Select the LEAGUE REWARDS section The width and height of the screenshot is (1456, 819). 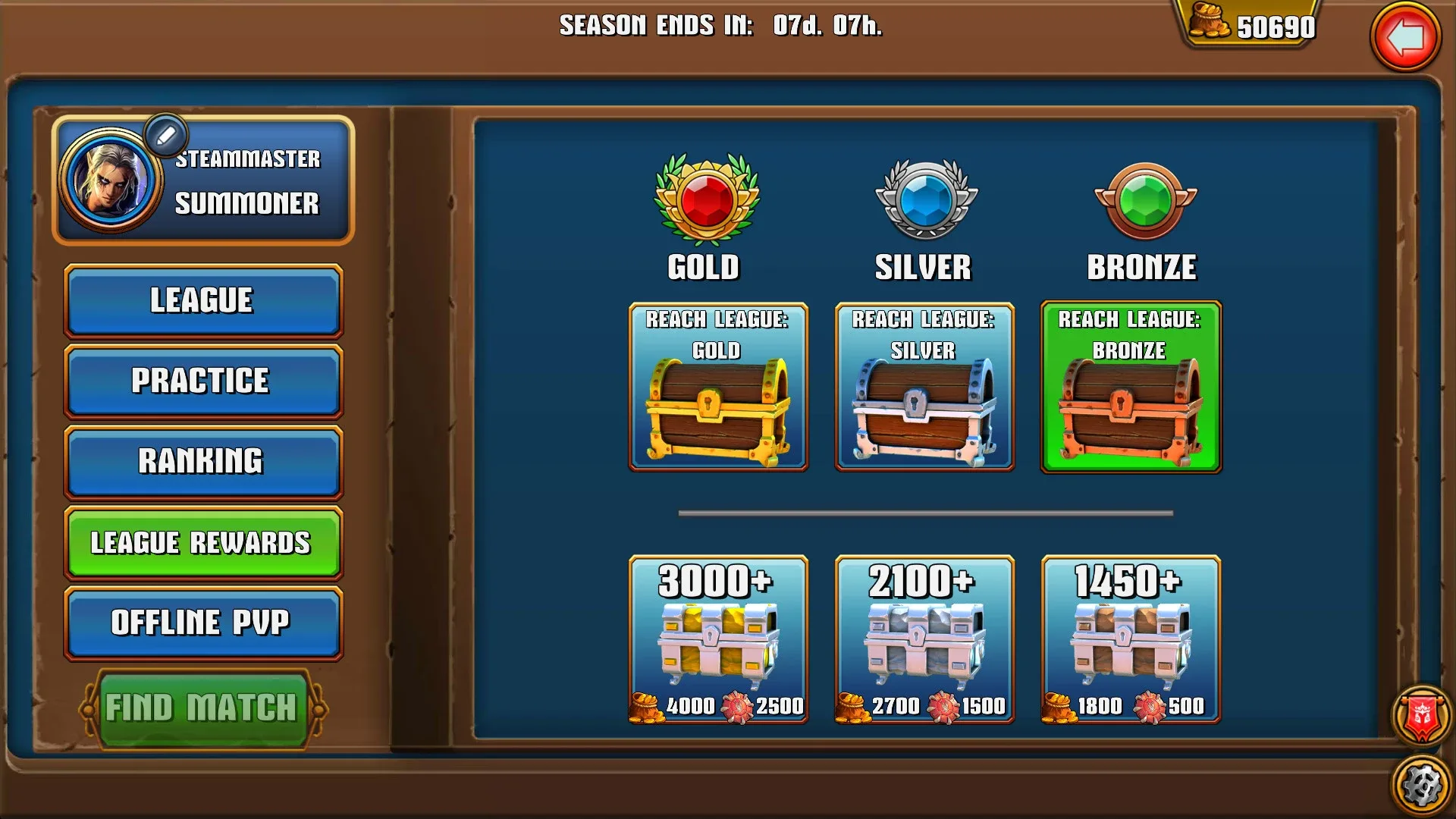[x=200, y=543]
